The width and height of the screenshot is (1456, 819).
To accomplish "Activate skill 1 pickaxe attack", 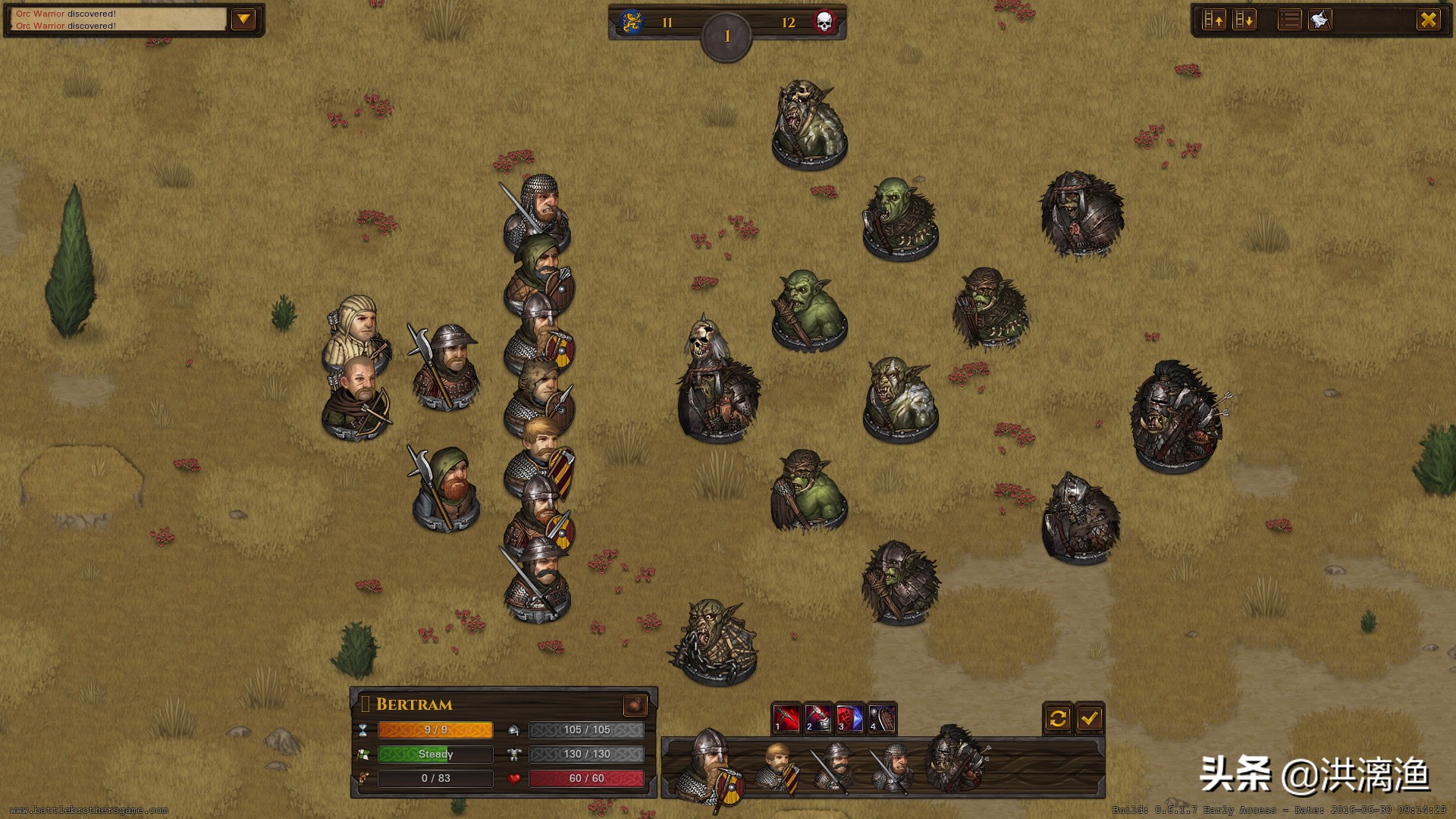I will (x=786, y=717).
